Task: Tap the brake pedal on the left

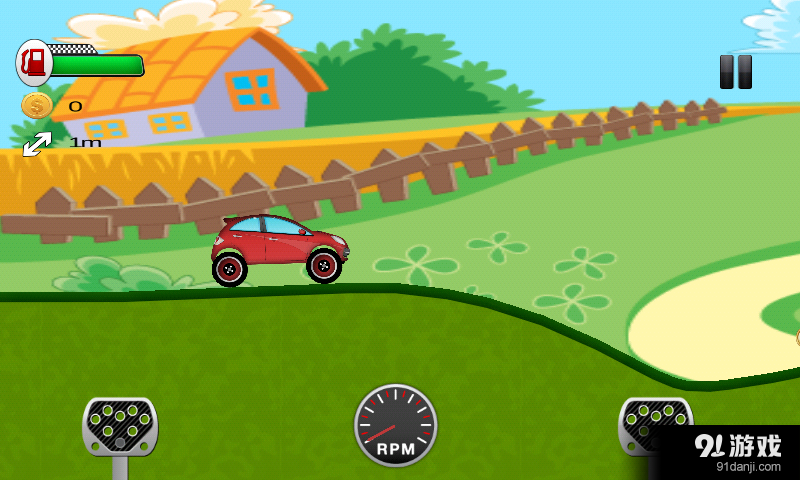Action: tap(120, 427)
